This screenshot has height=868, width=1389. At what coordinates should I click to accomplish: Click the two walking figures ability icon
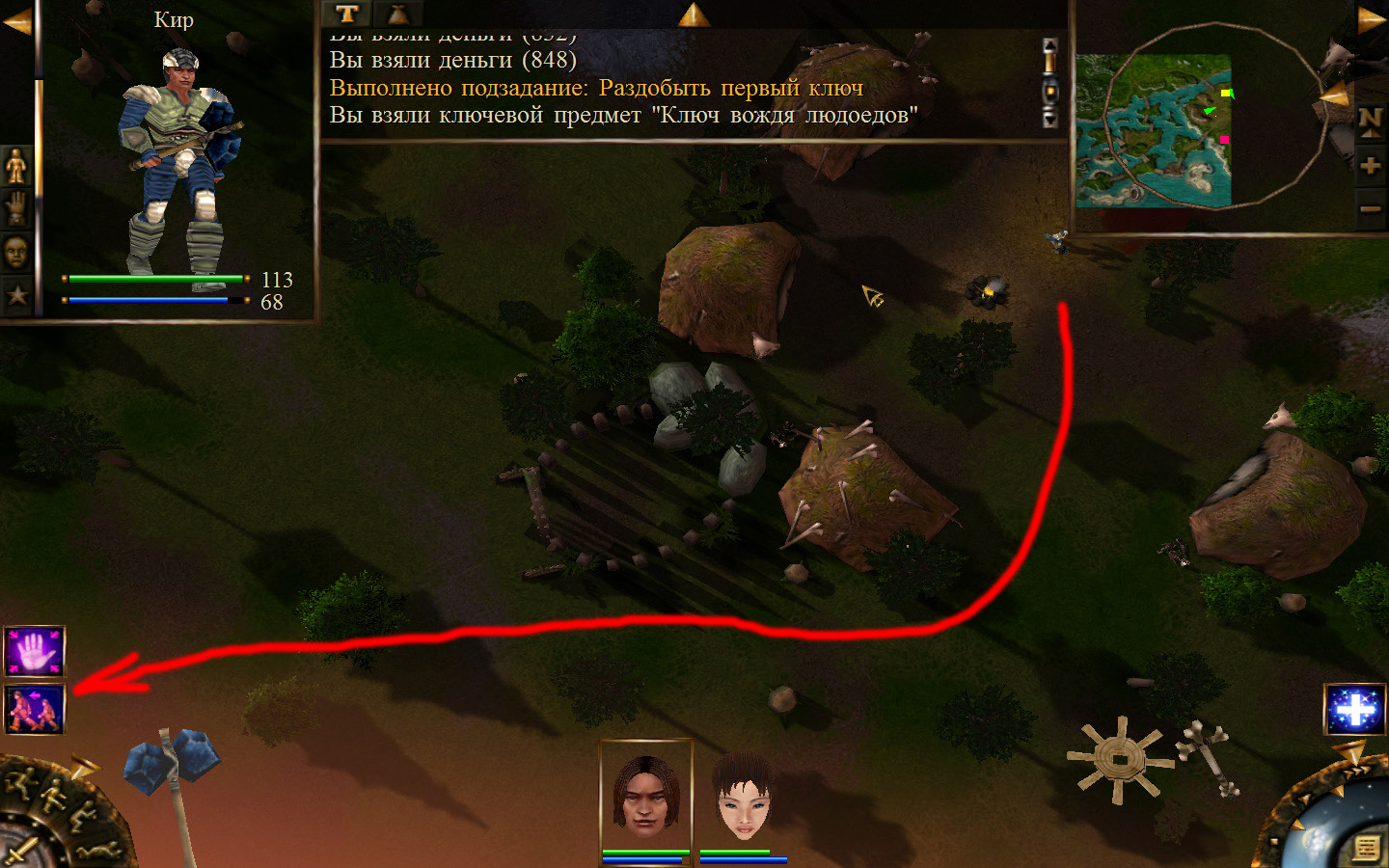pyautogui.click(x=34, y=709)
